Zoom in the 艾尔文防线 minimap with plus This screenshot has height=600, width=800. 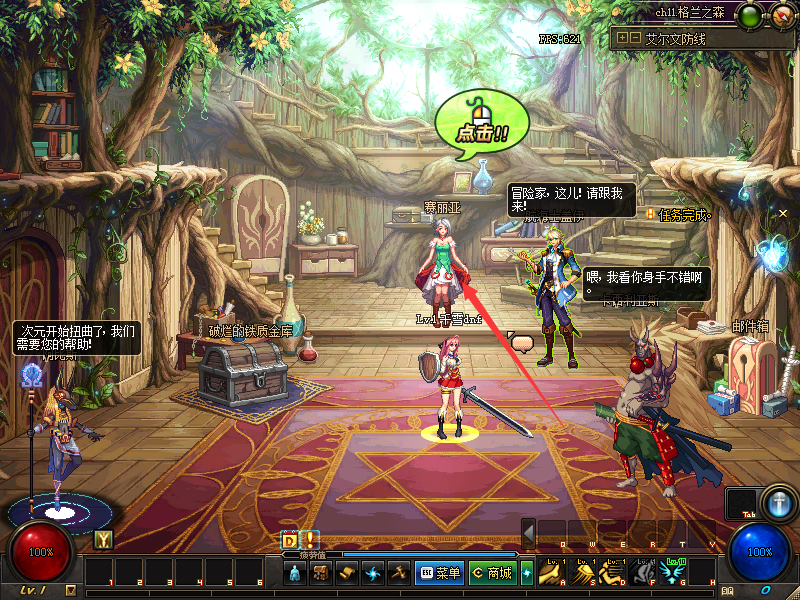(622, 38)
